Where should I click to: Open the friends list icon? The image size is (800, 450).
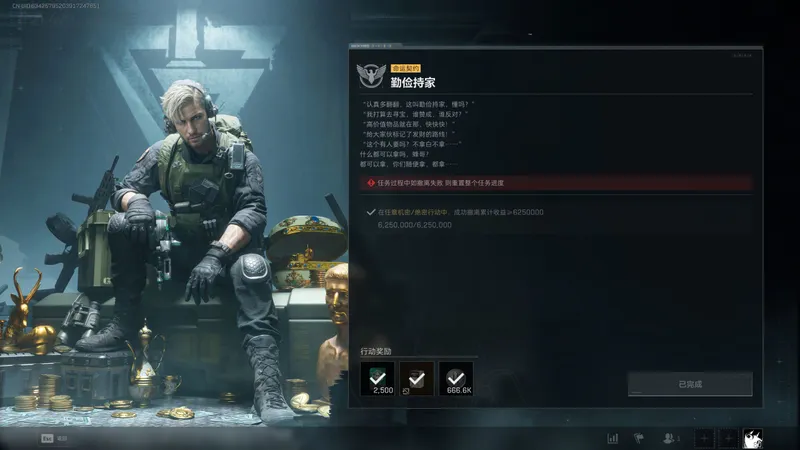pos(671,438)
